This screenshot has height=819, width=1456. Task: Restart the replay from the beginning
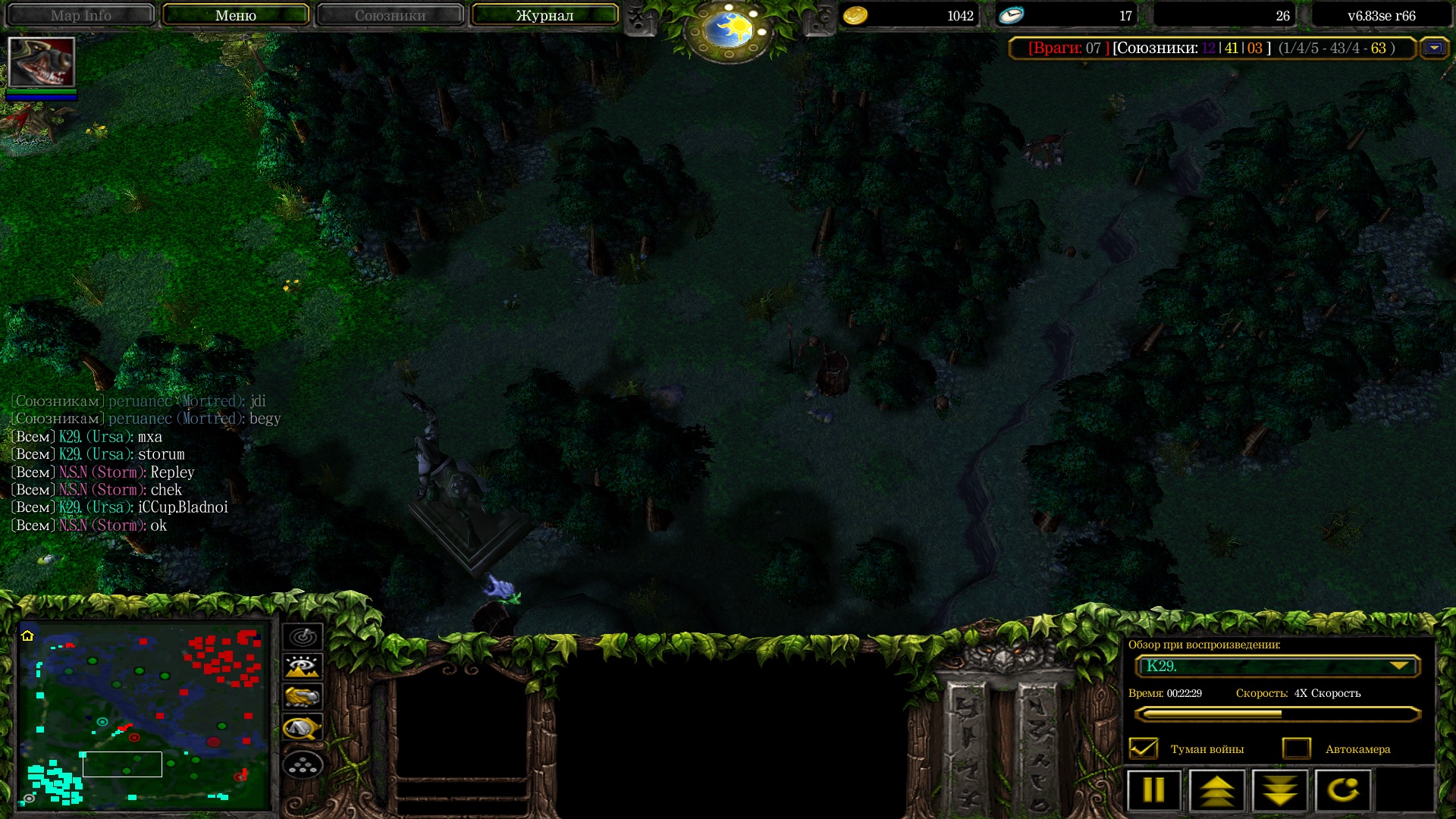(1343, 790)
